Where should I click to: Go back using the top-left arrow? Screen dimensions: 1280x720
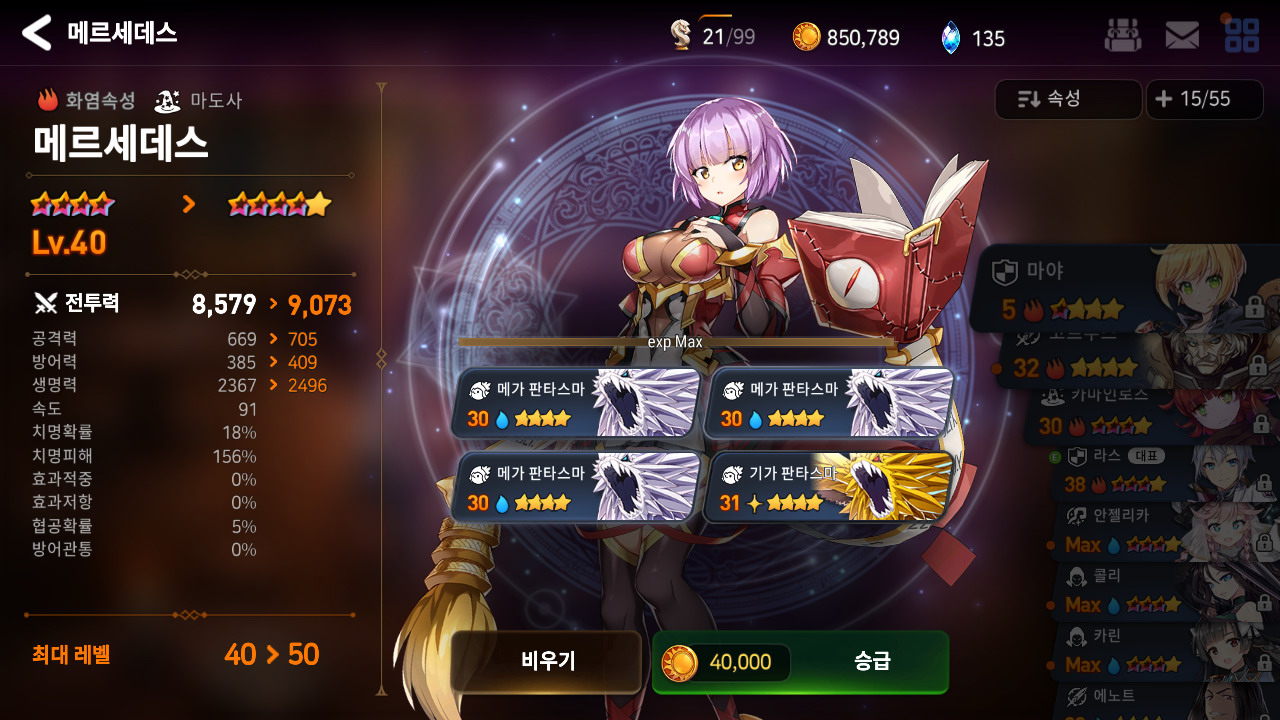[x=36, y=33]
